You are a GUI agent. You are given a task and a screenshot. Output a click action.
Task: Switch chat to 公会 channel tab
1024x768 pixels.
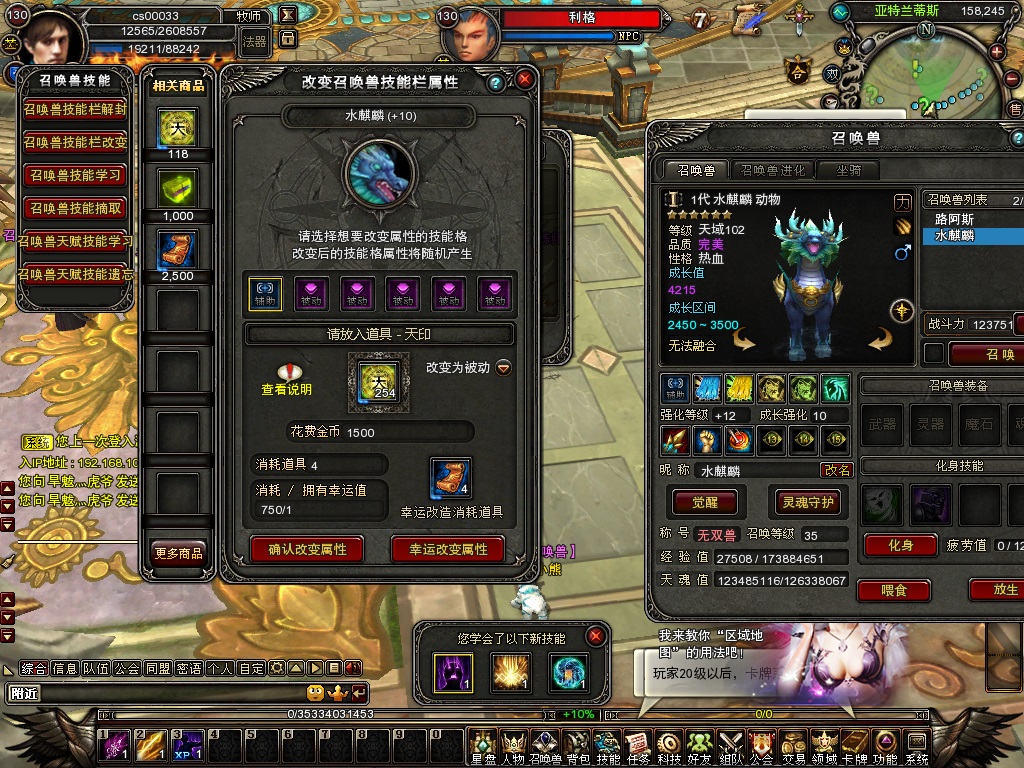[x=127, y=668]
